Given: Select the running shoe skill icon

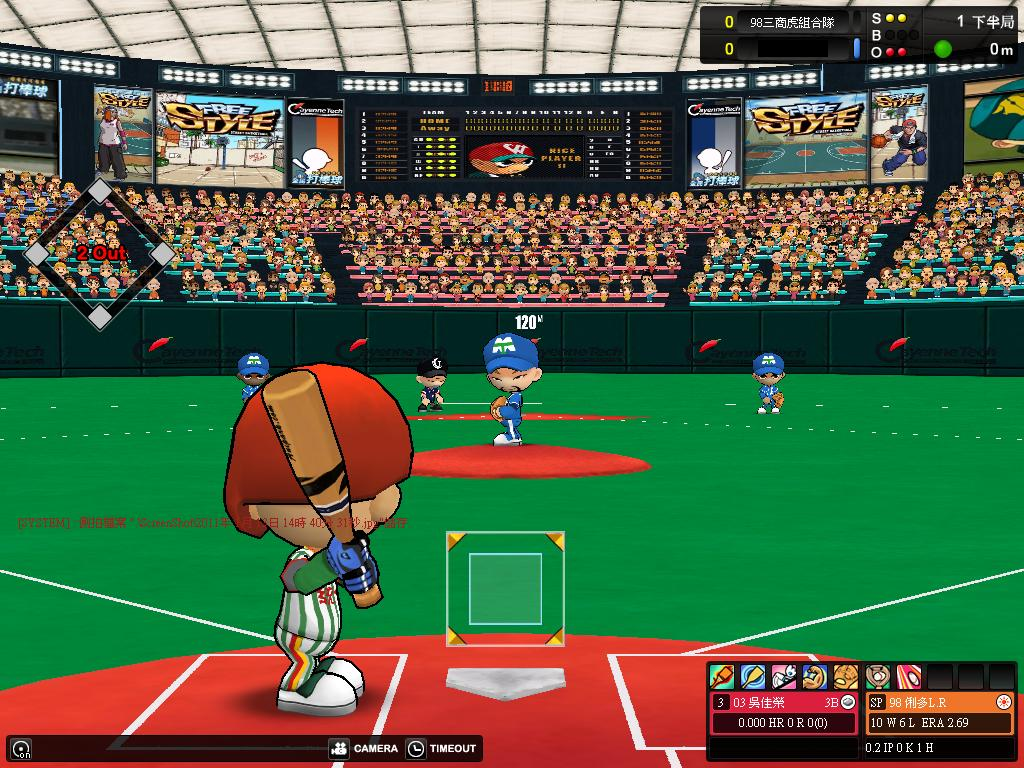Looking at the screenshot, I should 784,677.
